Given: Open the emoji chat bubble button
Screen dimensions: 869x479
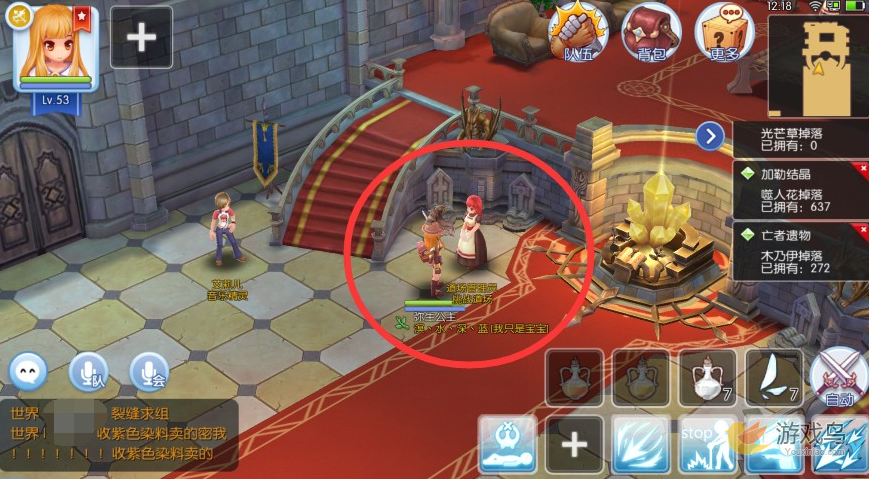Looking at the screenshot, I should pyautogui.click(x=28, y=372).
